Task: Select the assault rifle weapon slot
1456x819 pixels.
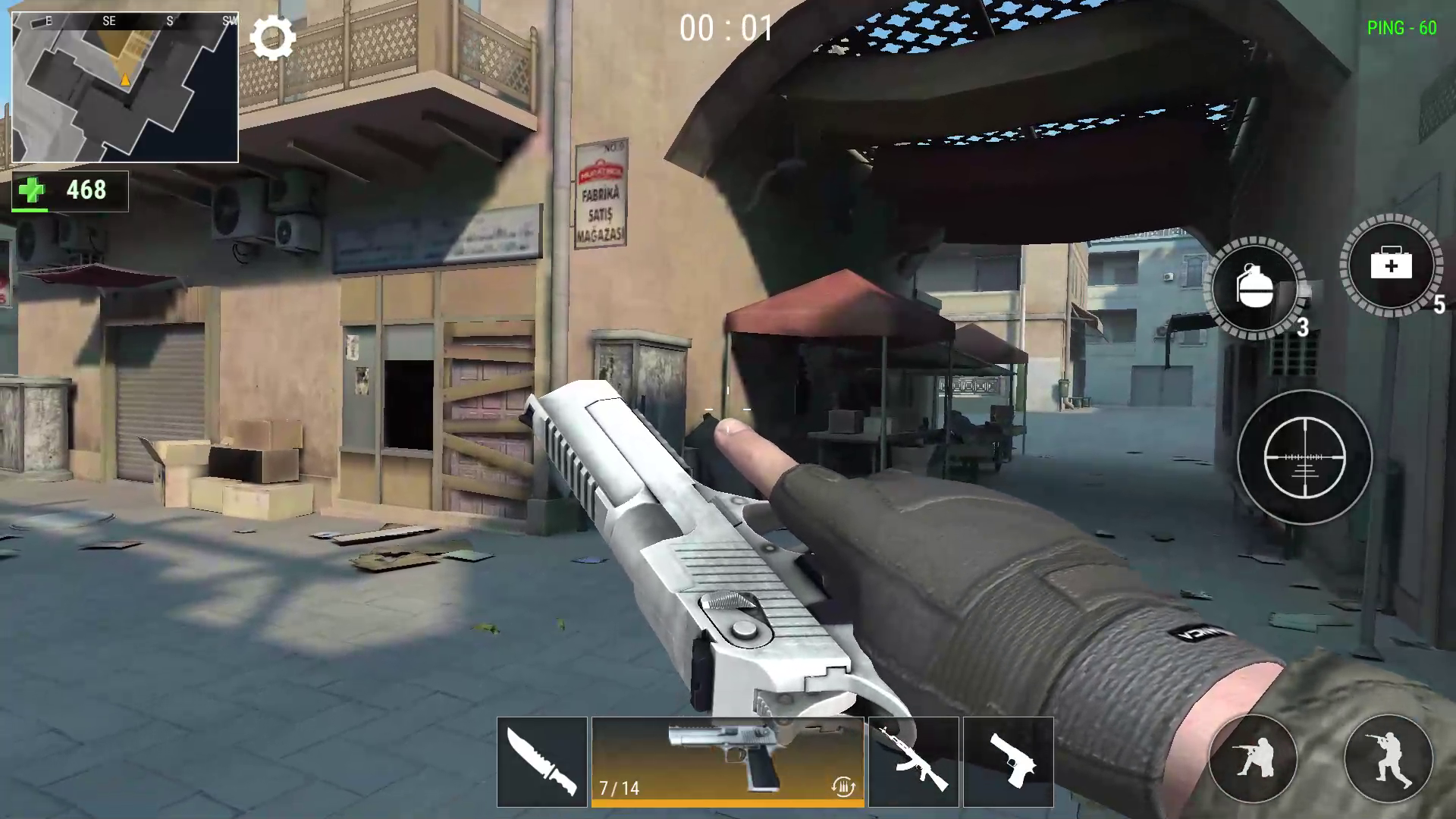Action: [913, 761]
